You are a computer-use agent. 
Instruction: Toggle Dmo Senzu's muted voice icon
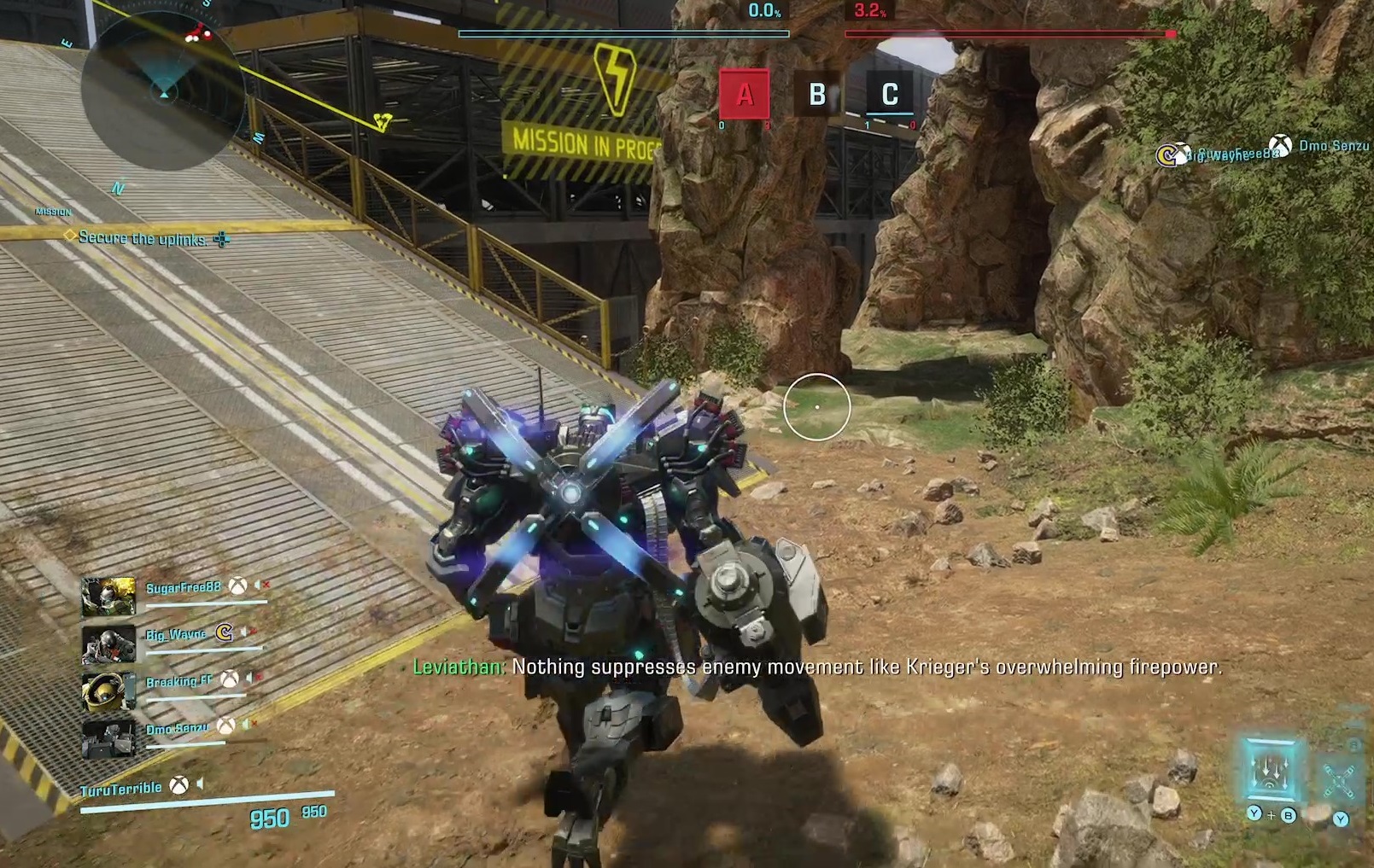248,725
